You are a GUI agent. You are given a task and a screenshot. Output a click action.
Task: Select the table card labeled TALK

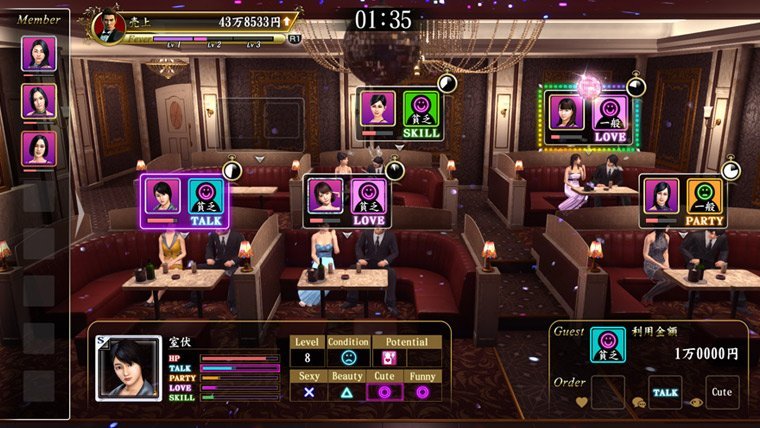click(x=185, y=200)
